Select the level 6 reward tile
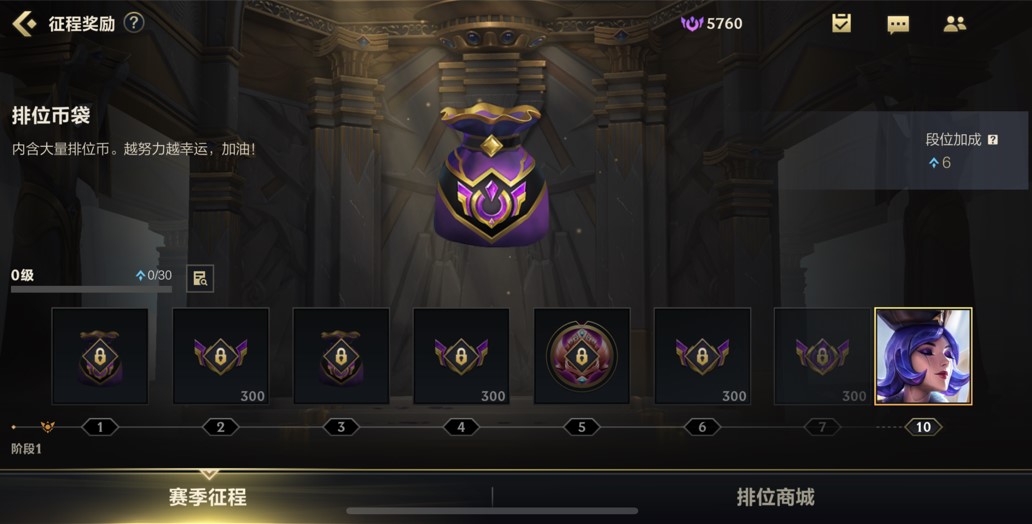 tap(702, 355)
